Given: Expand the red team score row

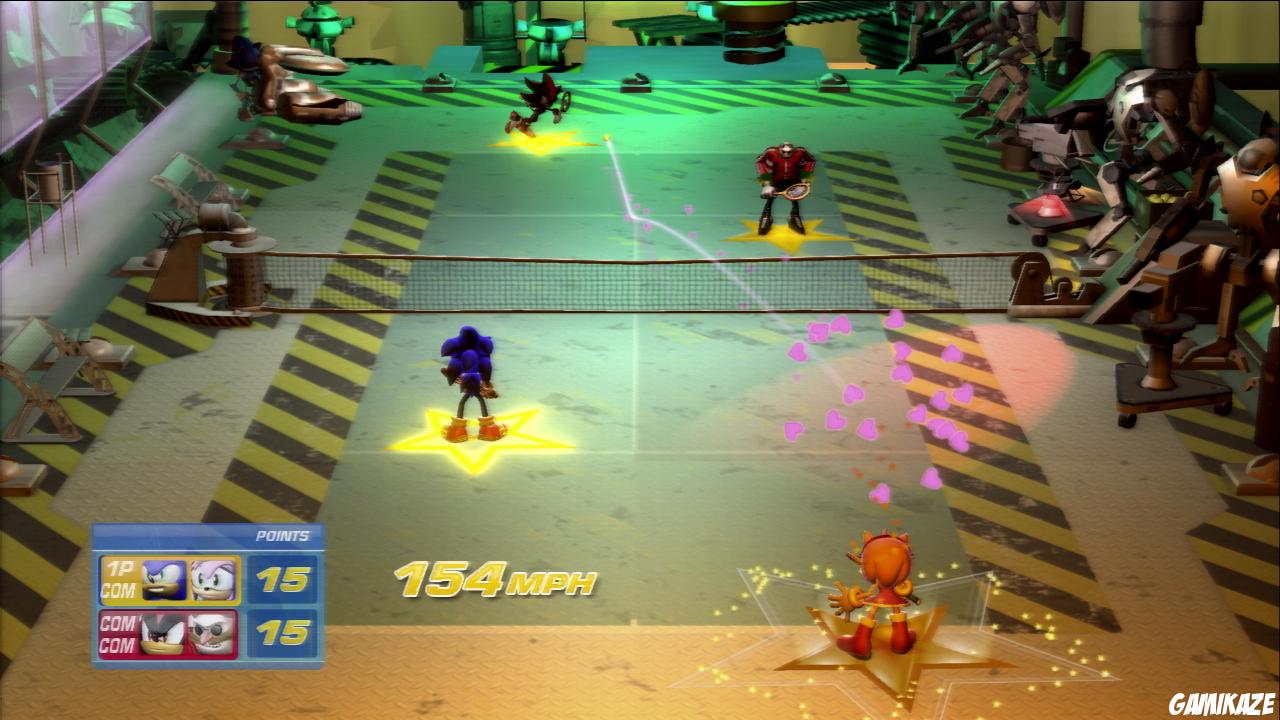Looking at the screenshot, I should pos(200,632).
